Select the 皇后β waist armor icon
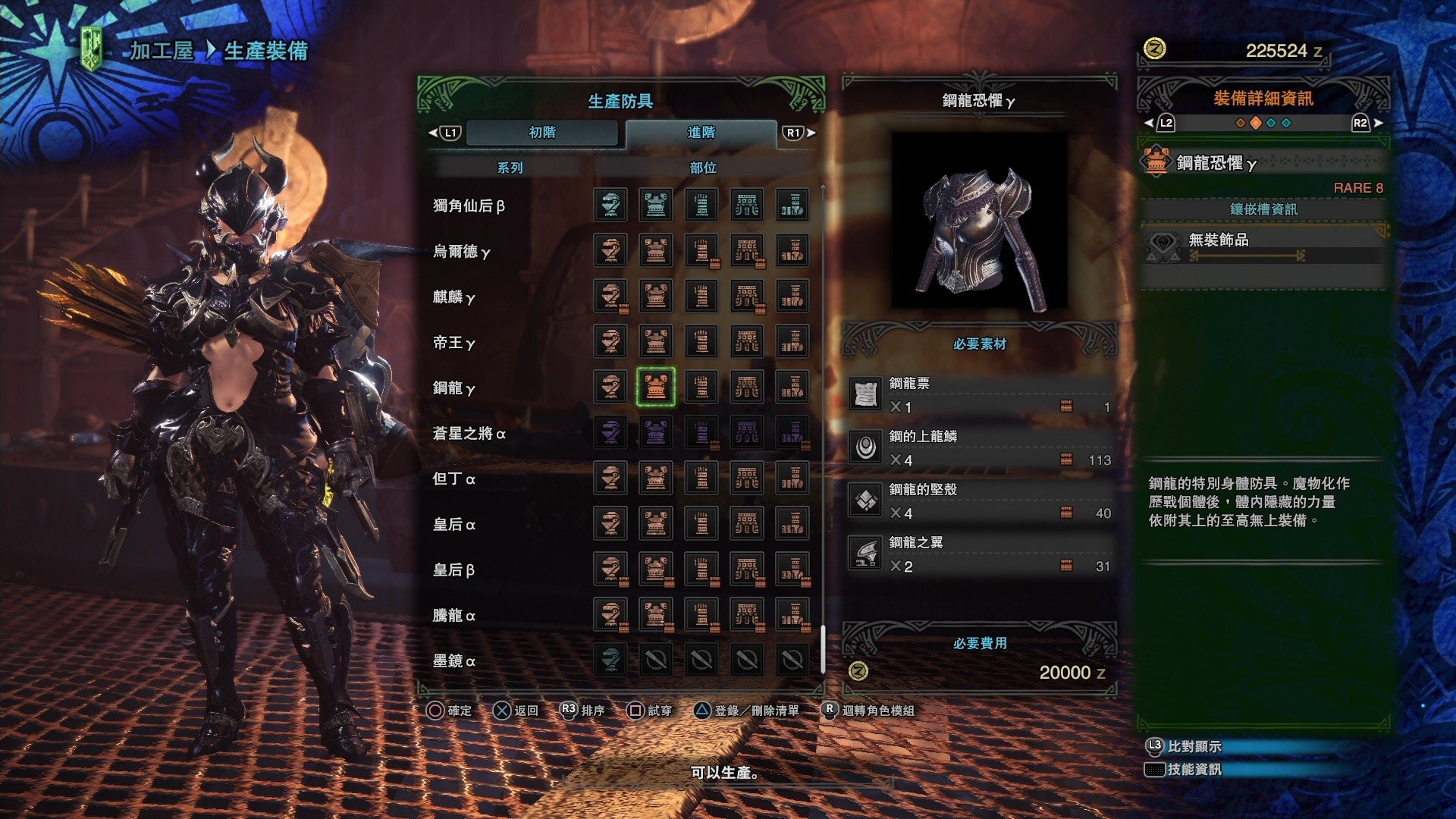The image size is (1456, 819). [x=747, y=569]
